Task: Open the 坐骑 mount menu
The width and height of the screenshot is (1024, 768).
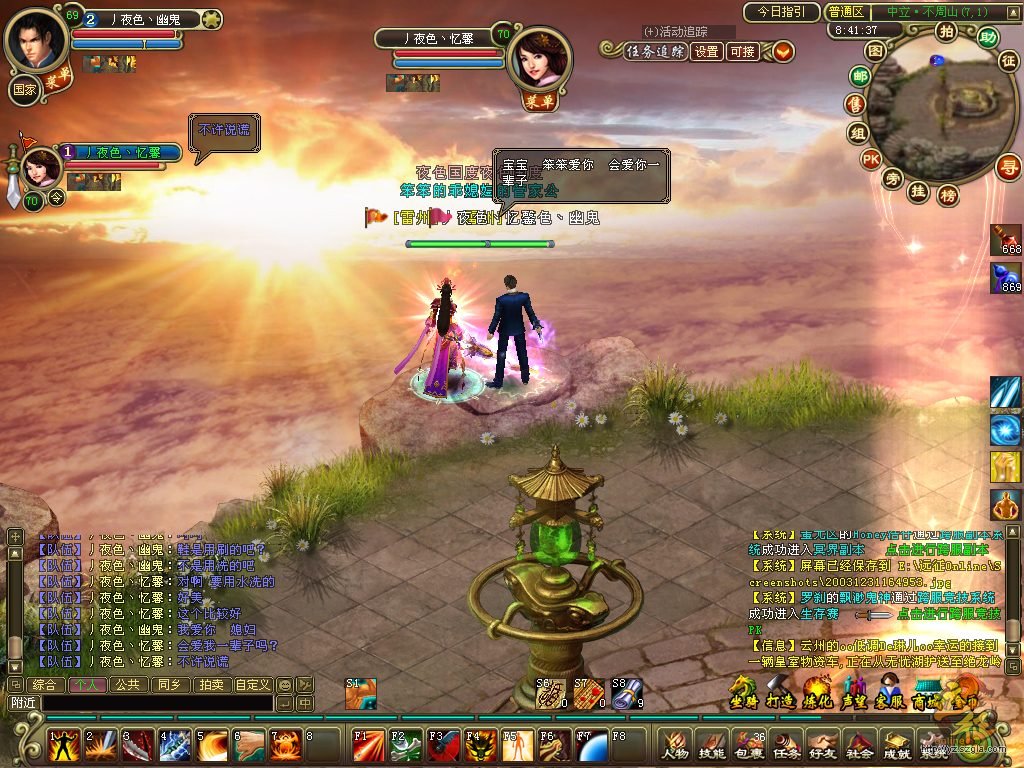Action: pyautogui.click(x=743, y=692)
